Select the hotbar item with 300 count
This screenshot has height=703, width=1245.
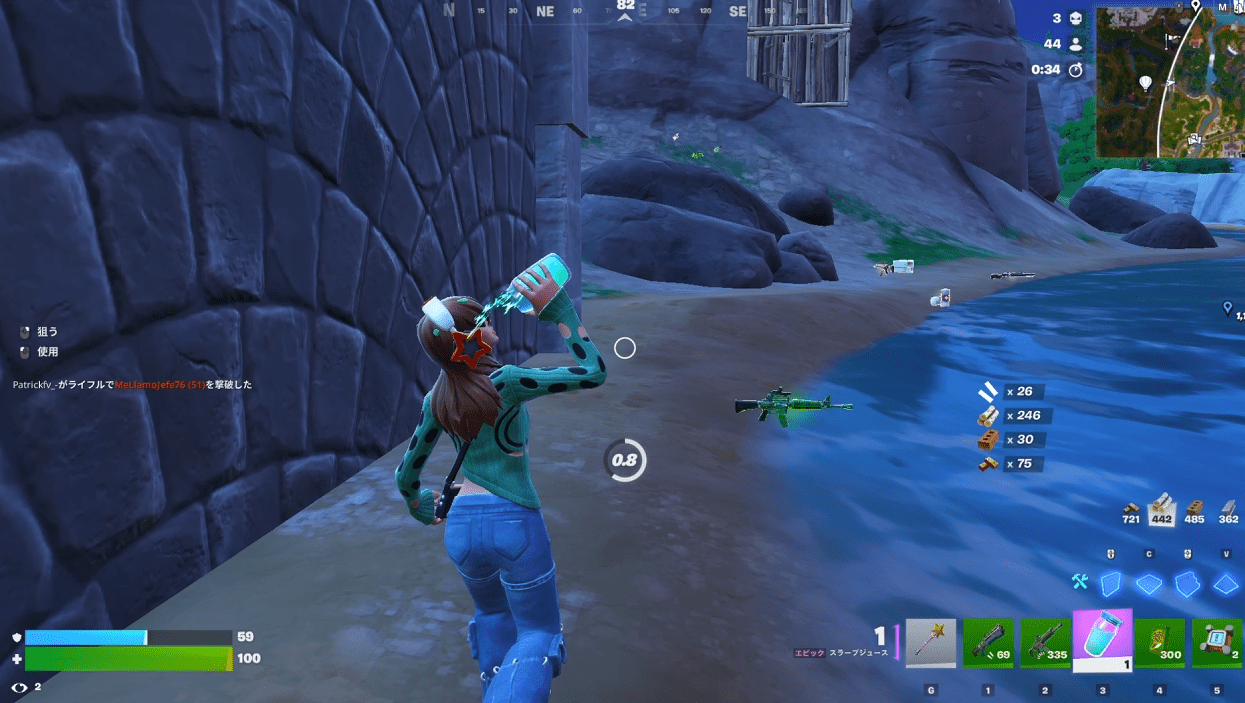pos(1160,643)
